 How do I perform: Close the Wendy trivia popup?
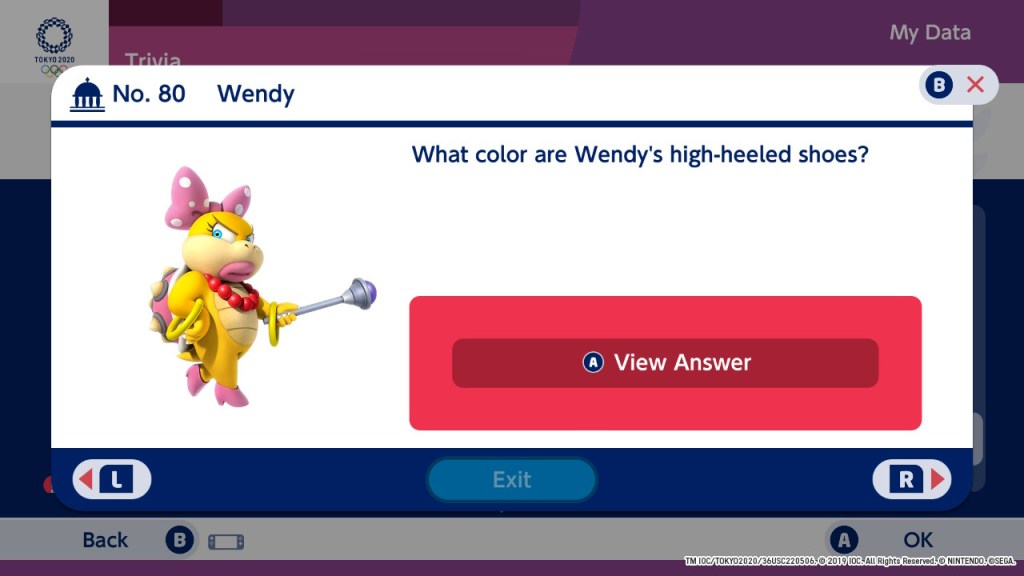(958, 85)
